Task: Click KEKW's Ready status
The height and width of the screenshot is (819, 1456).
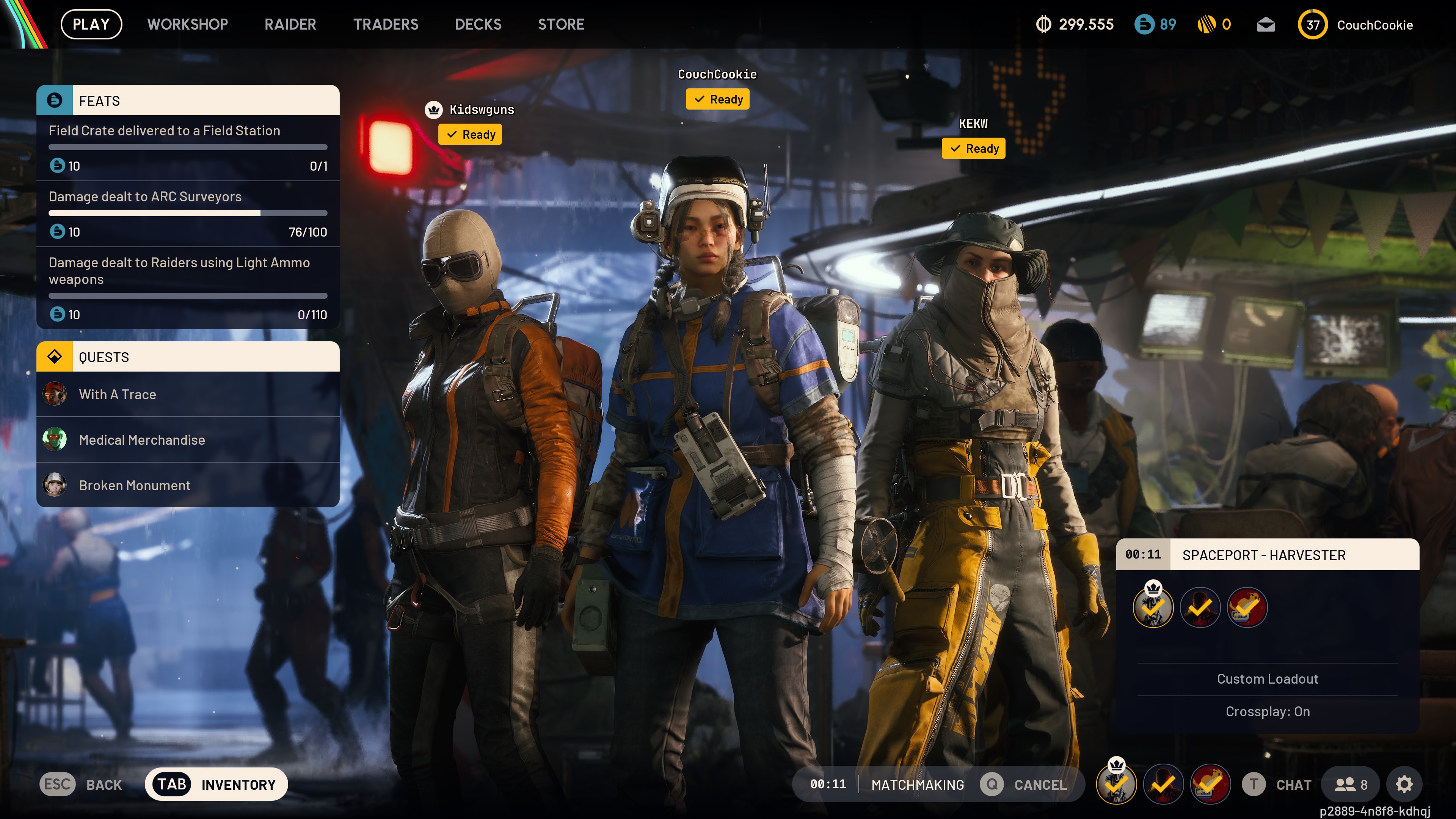Action: point(973,149)
